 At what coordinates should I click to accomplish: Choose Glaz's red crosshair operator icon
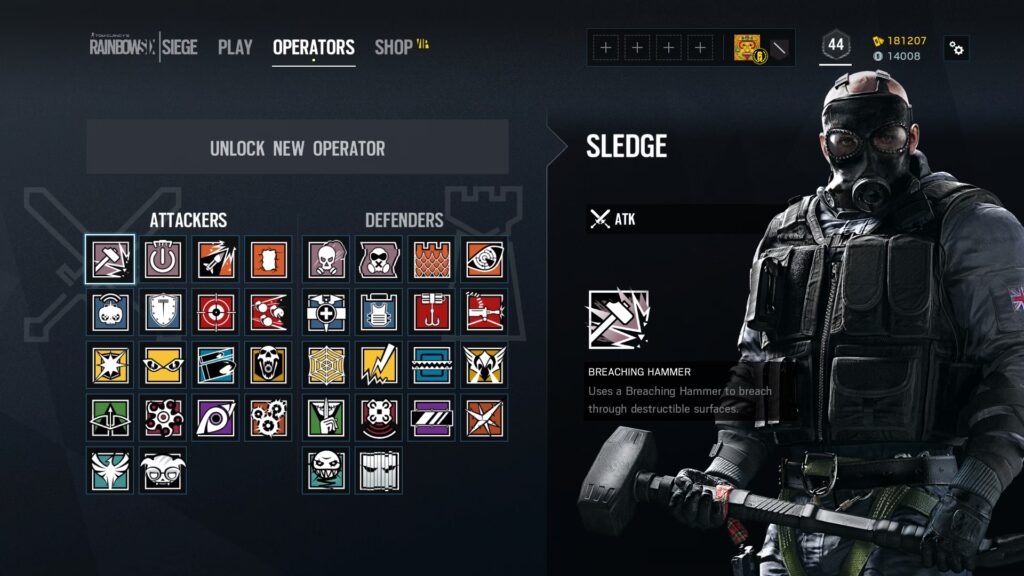point(216,312)
